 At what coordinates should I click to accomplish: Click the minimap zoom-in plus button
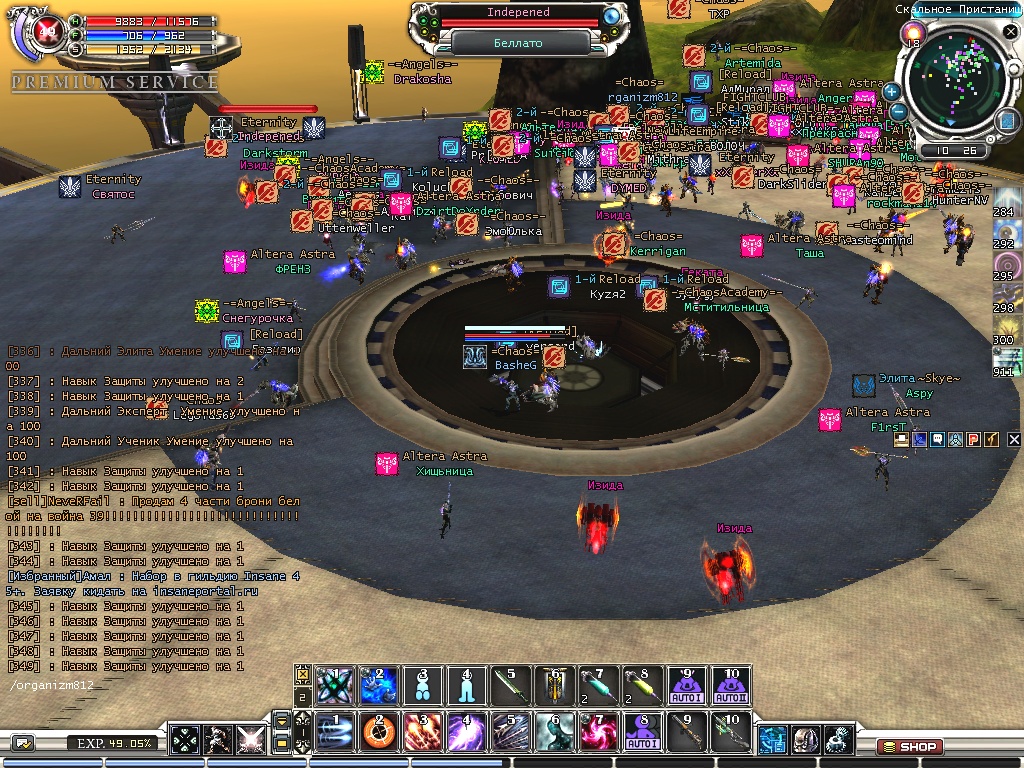[x=891, y=91]
